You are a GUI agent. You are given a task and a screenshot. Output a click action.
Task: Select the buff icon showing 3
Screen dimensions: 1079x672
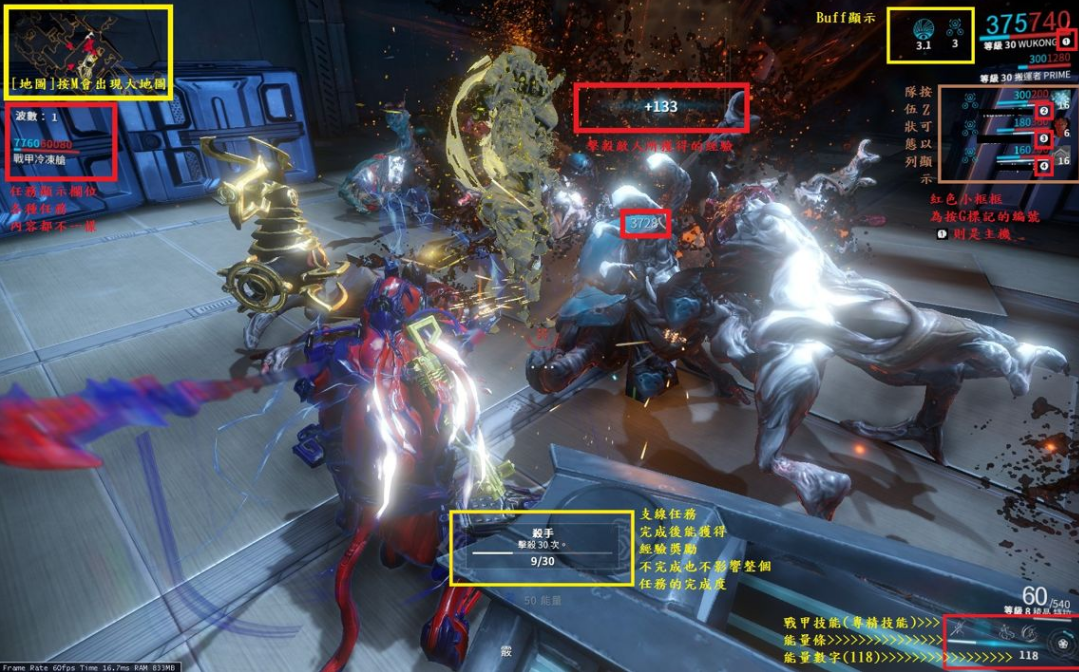[x=955, y=30]
